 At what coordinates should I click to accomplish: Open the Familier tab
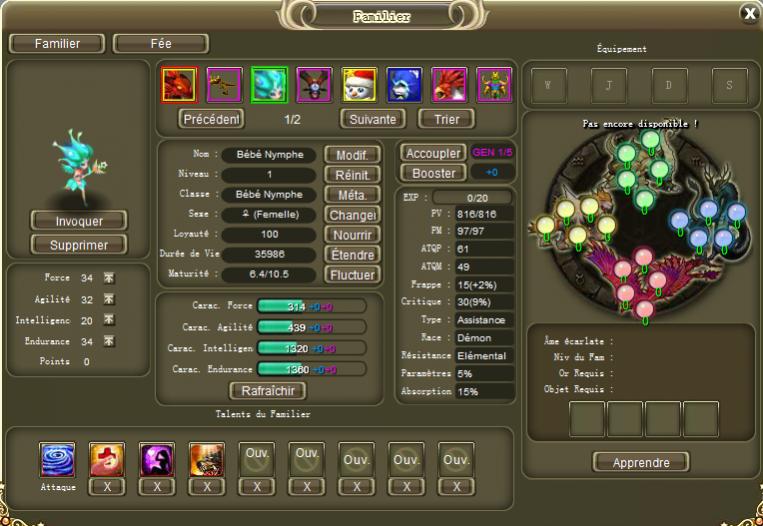pos(57,44)
